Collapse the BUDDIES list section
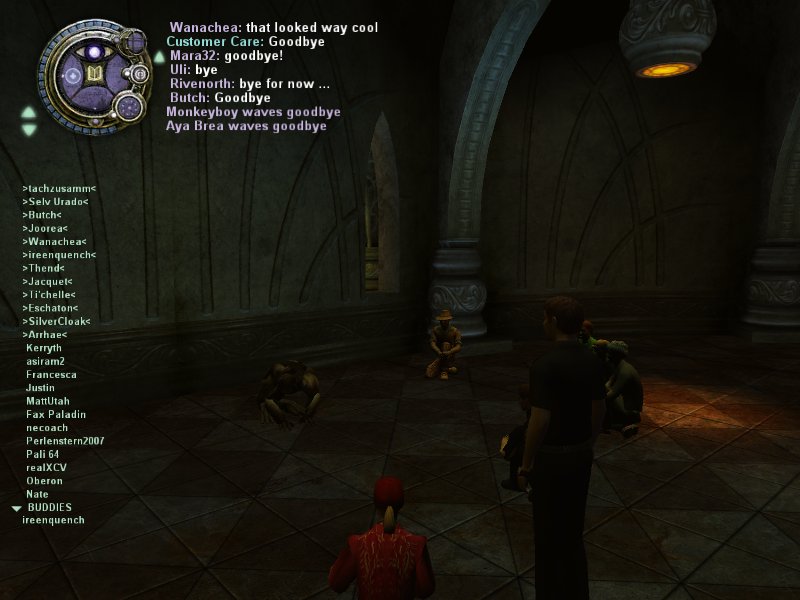Screen dimensions: 800x600 click(16, 508)
